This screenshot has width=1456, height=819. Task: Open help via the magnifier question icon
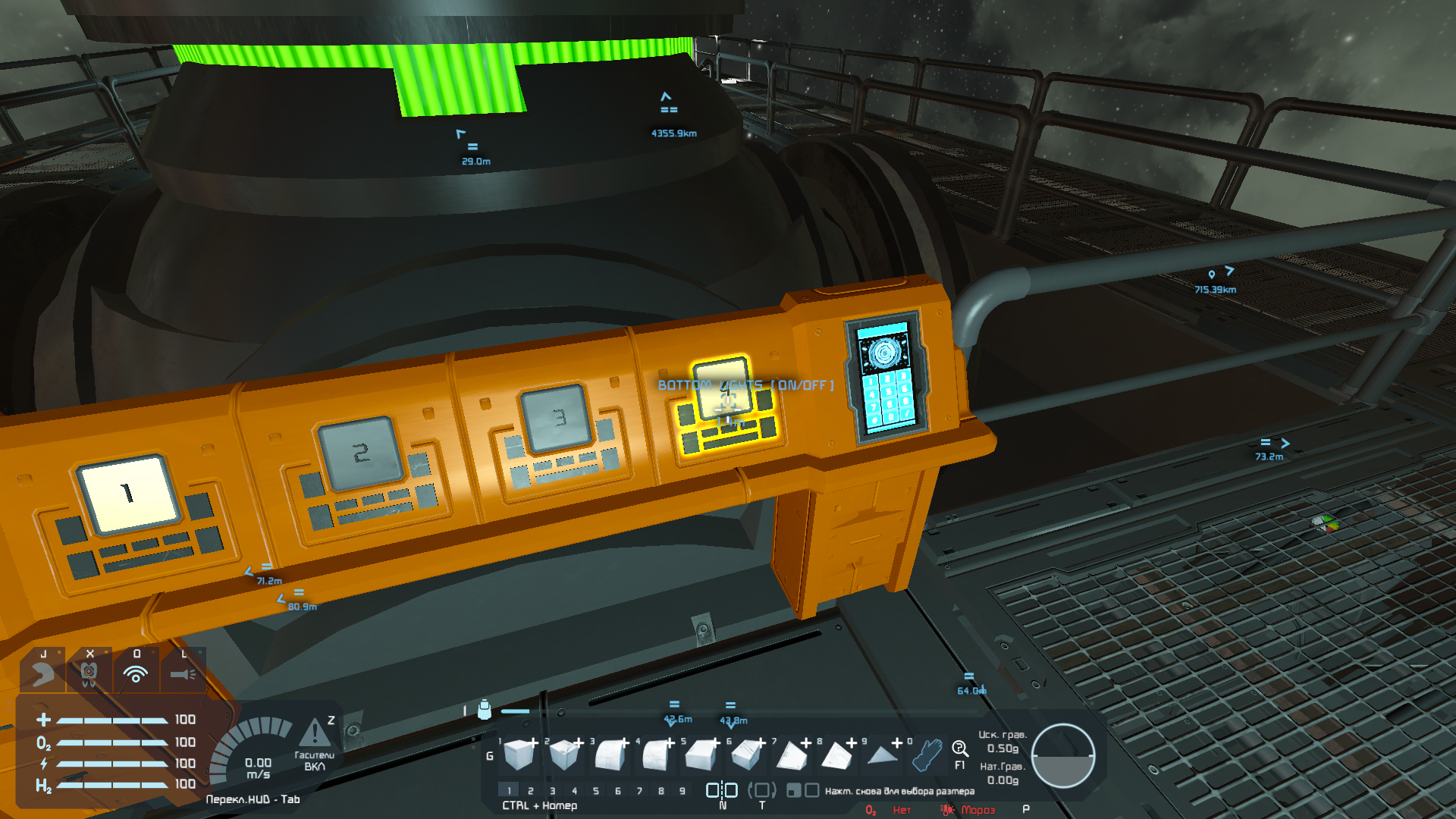pos(959,749)
